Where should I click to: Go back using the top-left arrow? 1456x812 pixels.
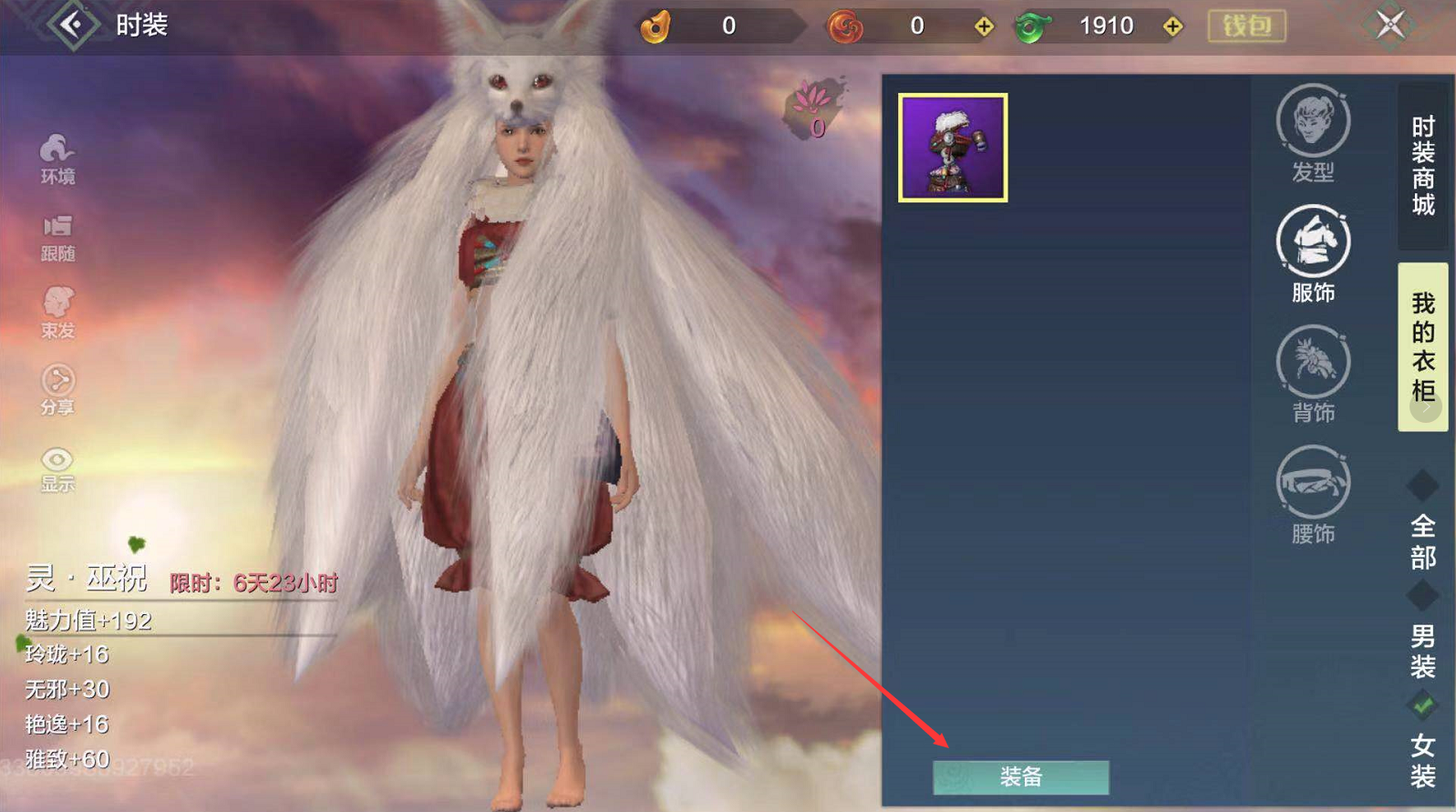[73, 25]
